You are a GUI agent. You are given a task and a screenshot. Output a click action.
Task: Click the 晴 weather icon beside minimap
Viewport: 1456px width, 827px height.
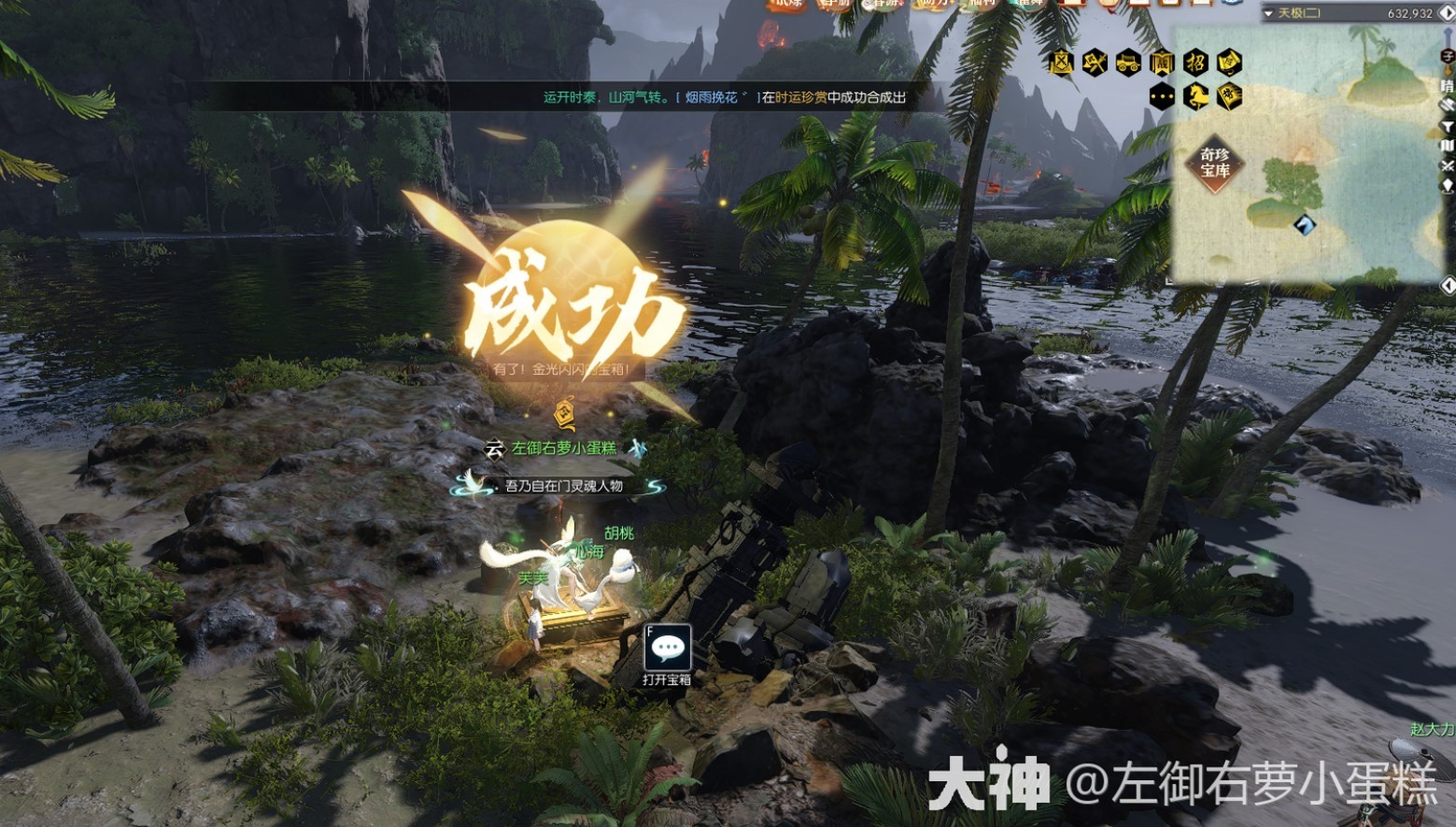[x=1448, y=86]
